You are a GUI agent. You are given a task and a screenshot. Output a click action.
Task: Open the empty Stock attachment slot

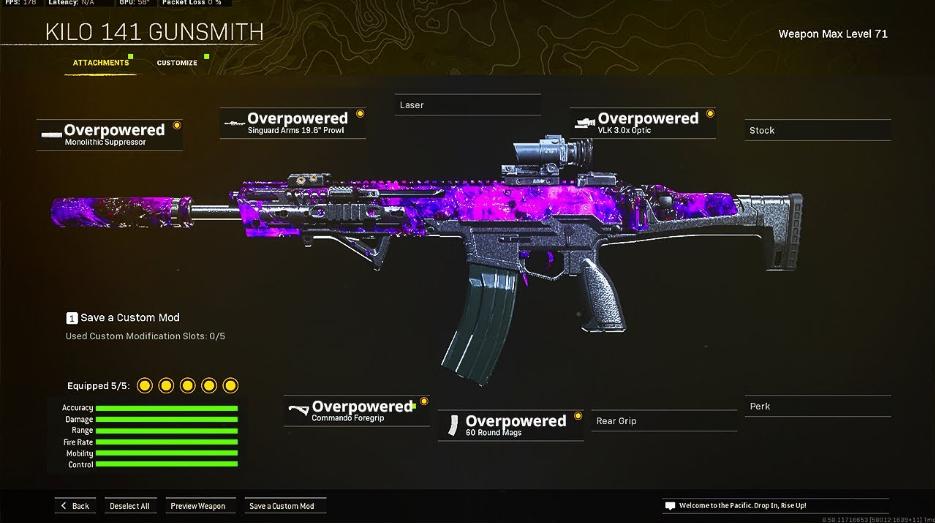818,130
